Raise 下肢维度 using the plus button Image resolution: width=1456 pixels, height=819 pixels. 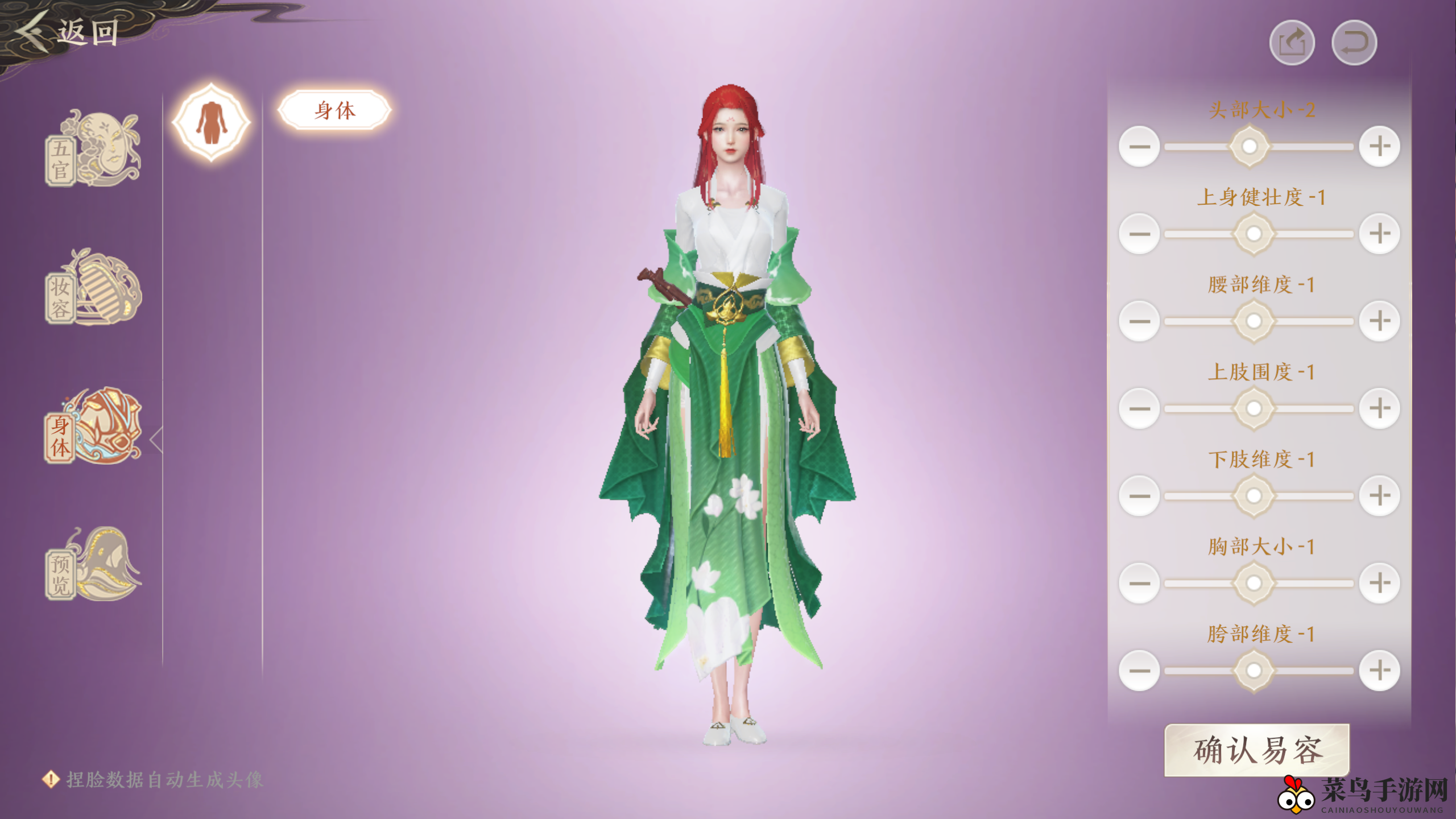1379,496
